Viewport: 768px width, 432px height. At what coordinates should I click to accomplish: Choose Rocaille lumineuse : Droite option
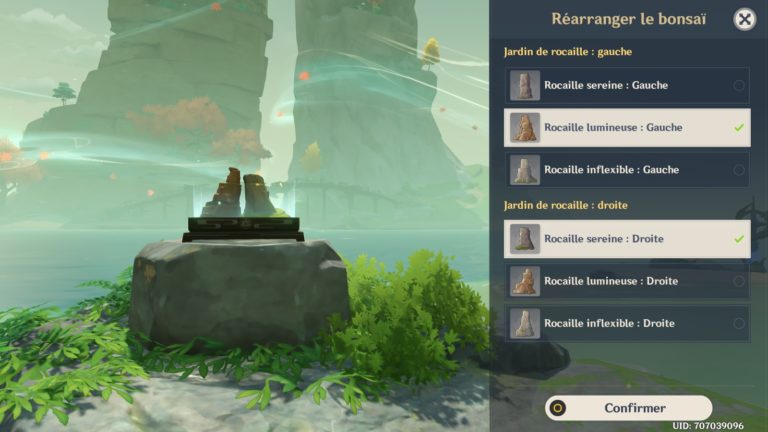coord(627,281)
